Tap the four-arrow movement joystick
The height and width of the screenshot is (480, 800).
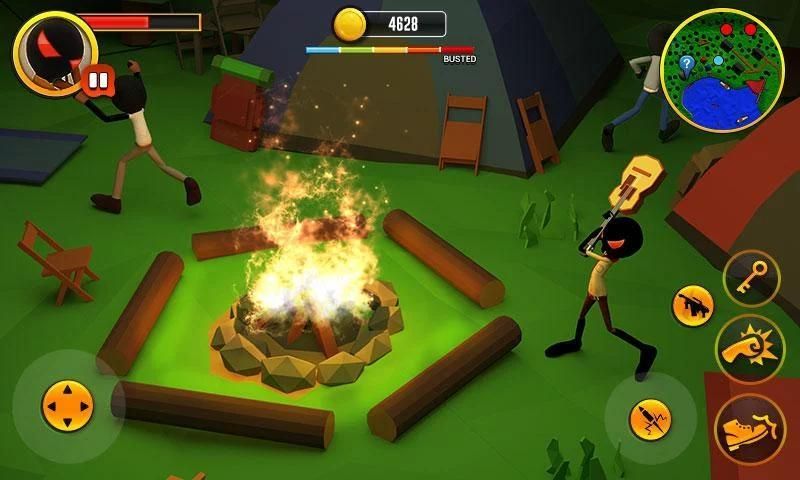click(67, 406)
